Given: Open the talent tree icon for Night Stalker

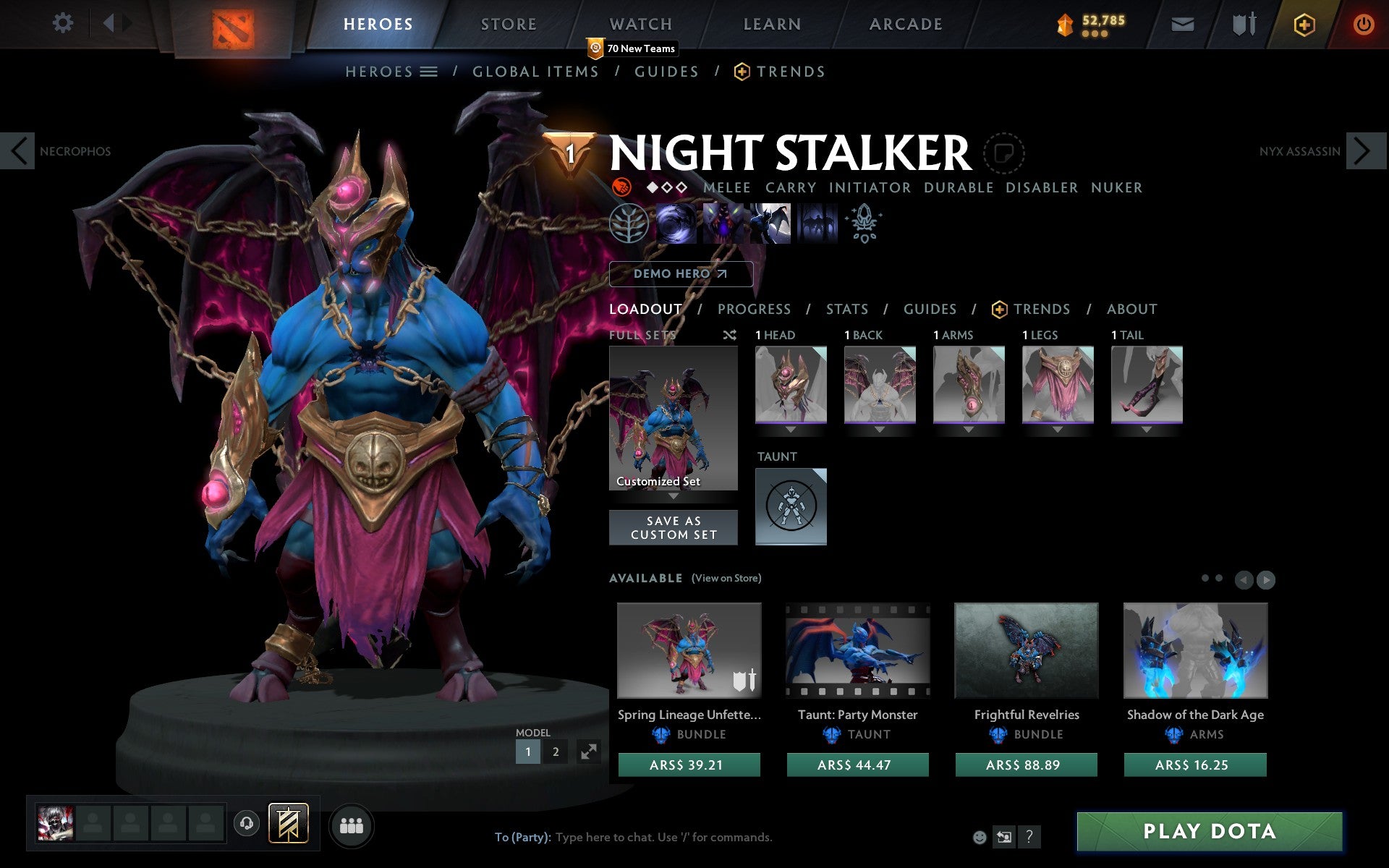Looking at the screenshot, I should pos(629,224).
